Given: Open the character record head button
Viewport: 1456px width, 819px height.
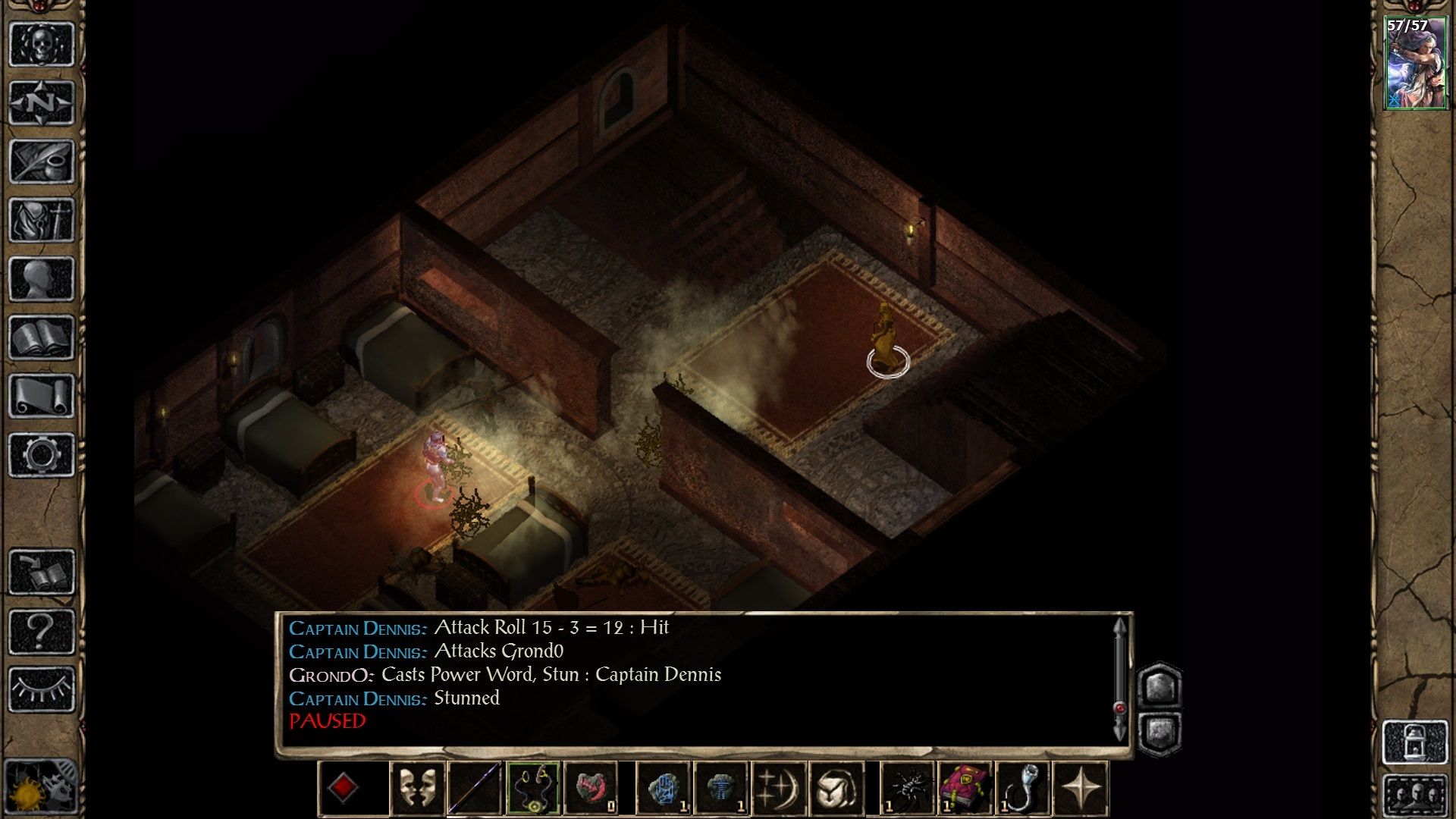Looking at the screenshot, I should pyautogui.click(x=42, y=278).
